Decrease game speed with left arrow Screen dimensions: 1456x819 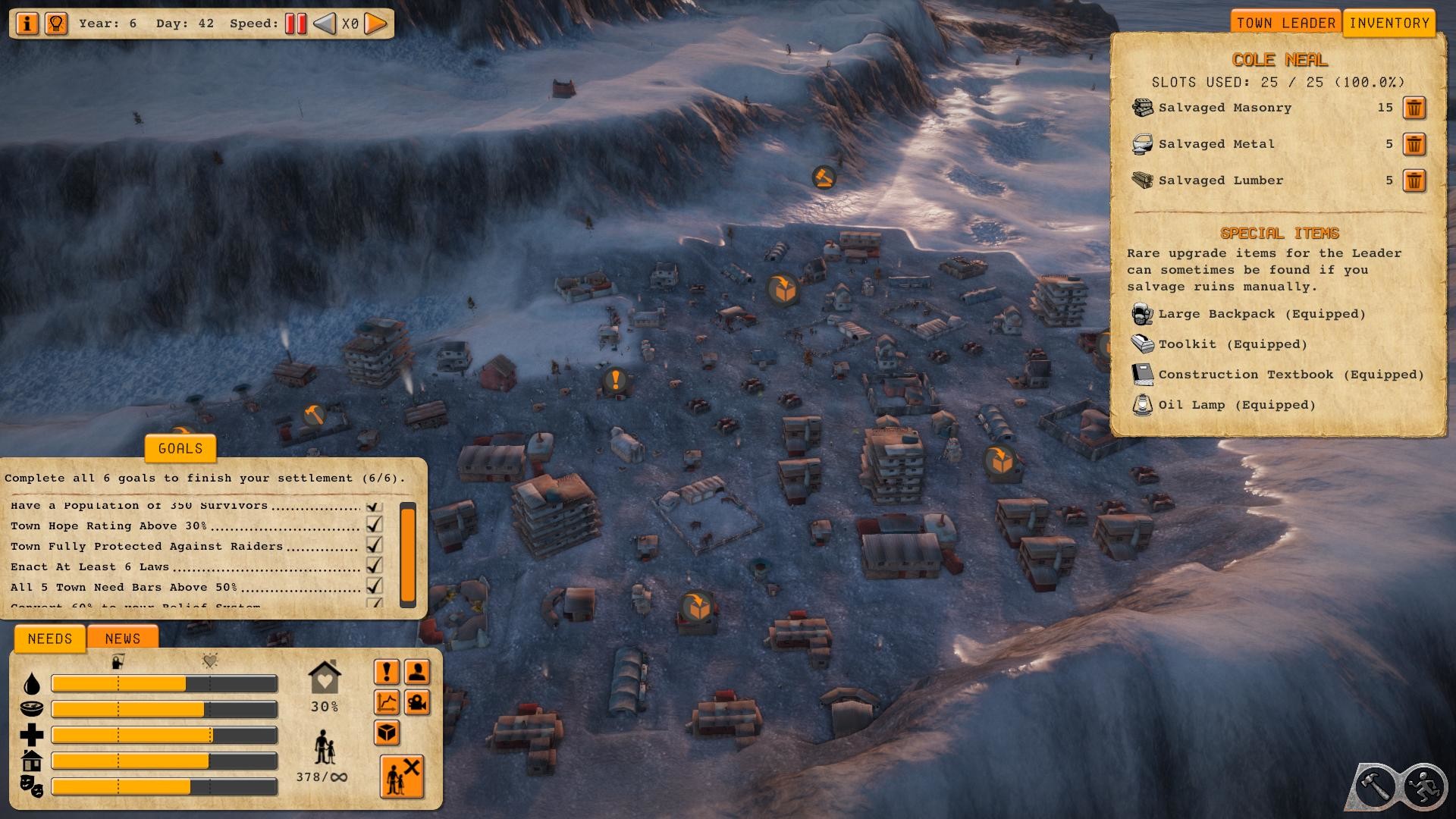pyautogui.click(x=325, y=24)
